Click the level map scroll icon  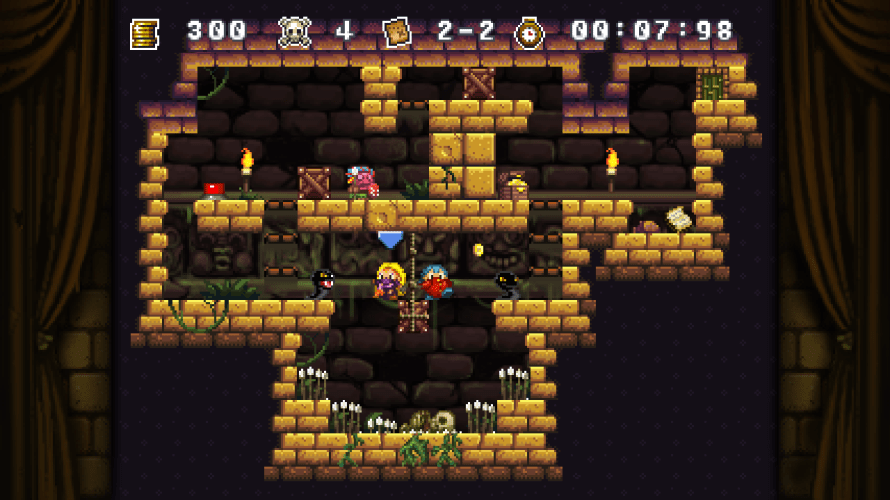point(397,32)
